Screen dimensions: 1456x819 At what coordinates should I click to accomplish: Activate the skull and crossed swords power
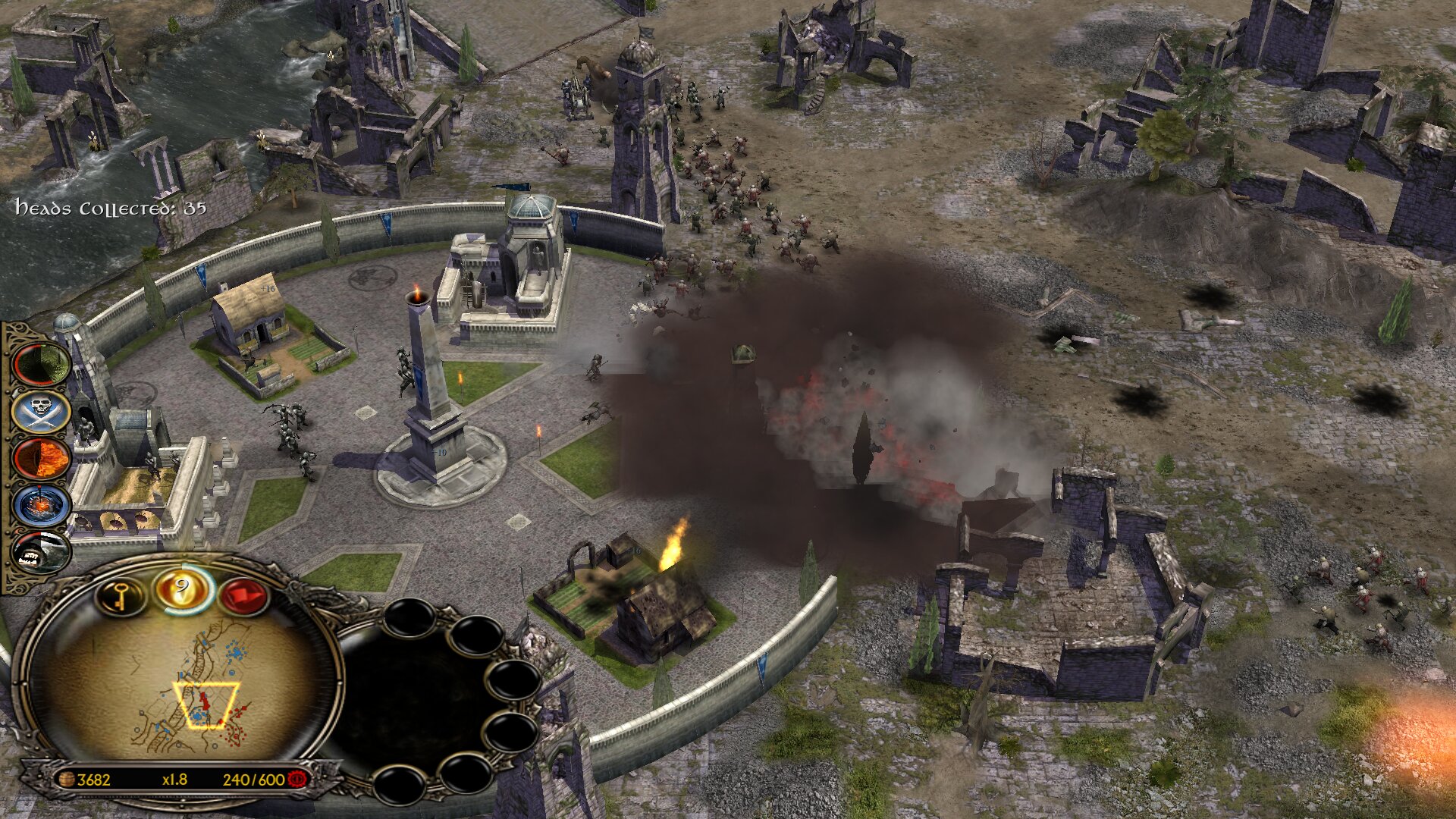pyautogui.click(x=42, y=412)
